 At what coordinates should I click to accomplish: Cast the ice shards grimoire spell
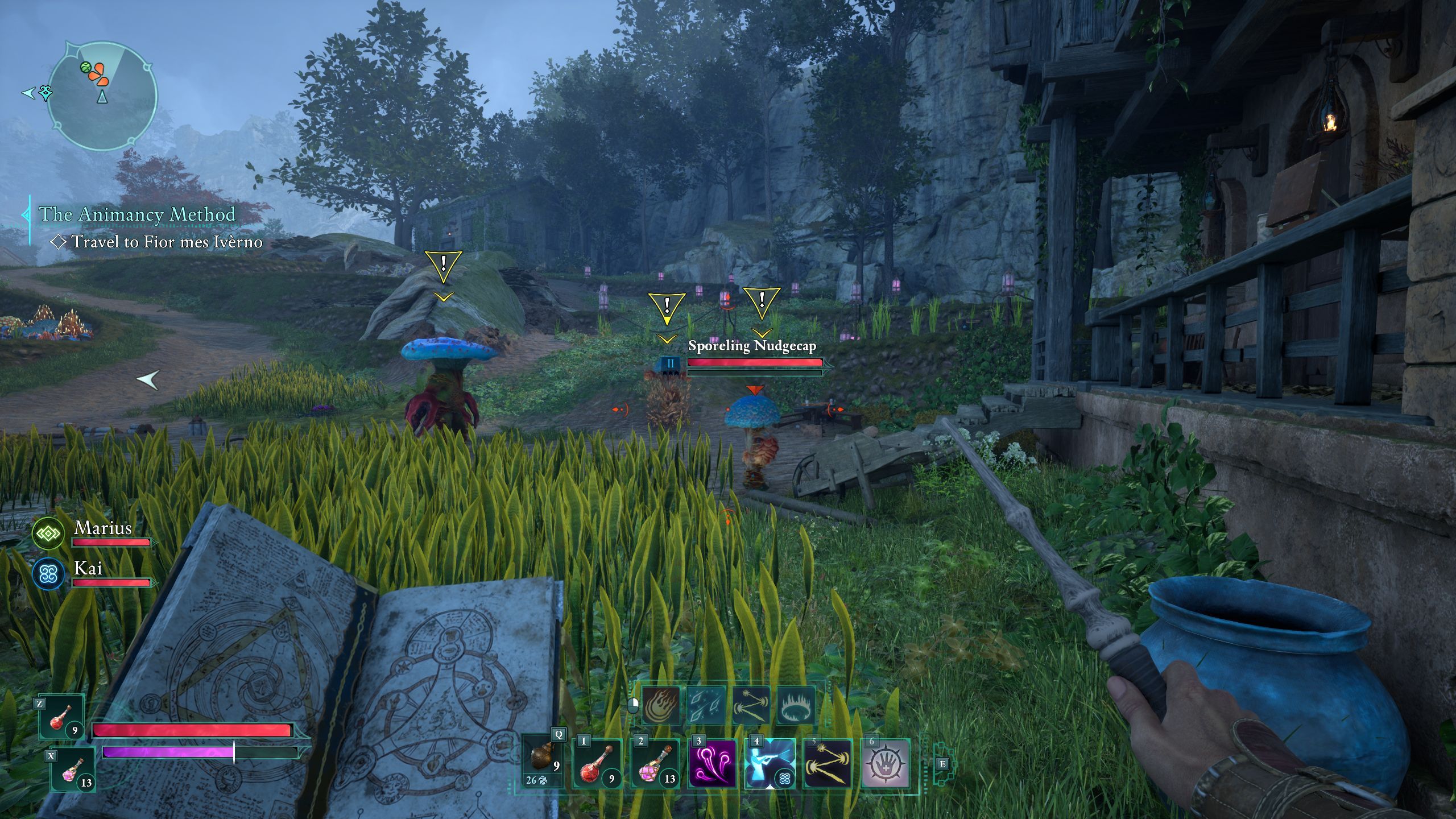pyautogui.click(x=706, y=705)
